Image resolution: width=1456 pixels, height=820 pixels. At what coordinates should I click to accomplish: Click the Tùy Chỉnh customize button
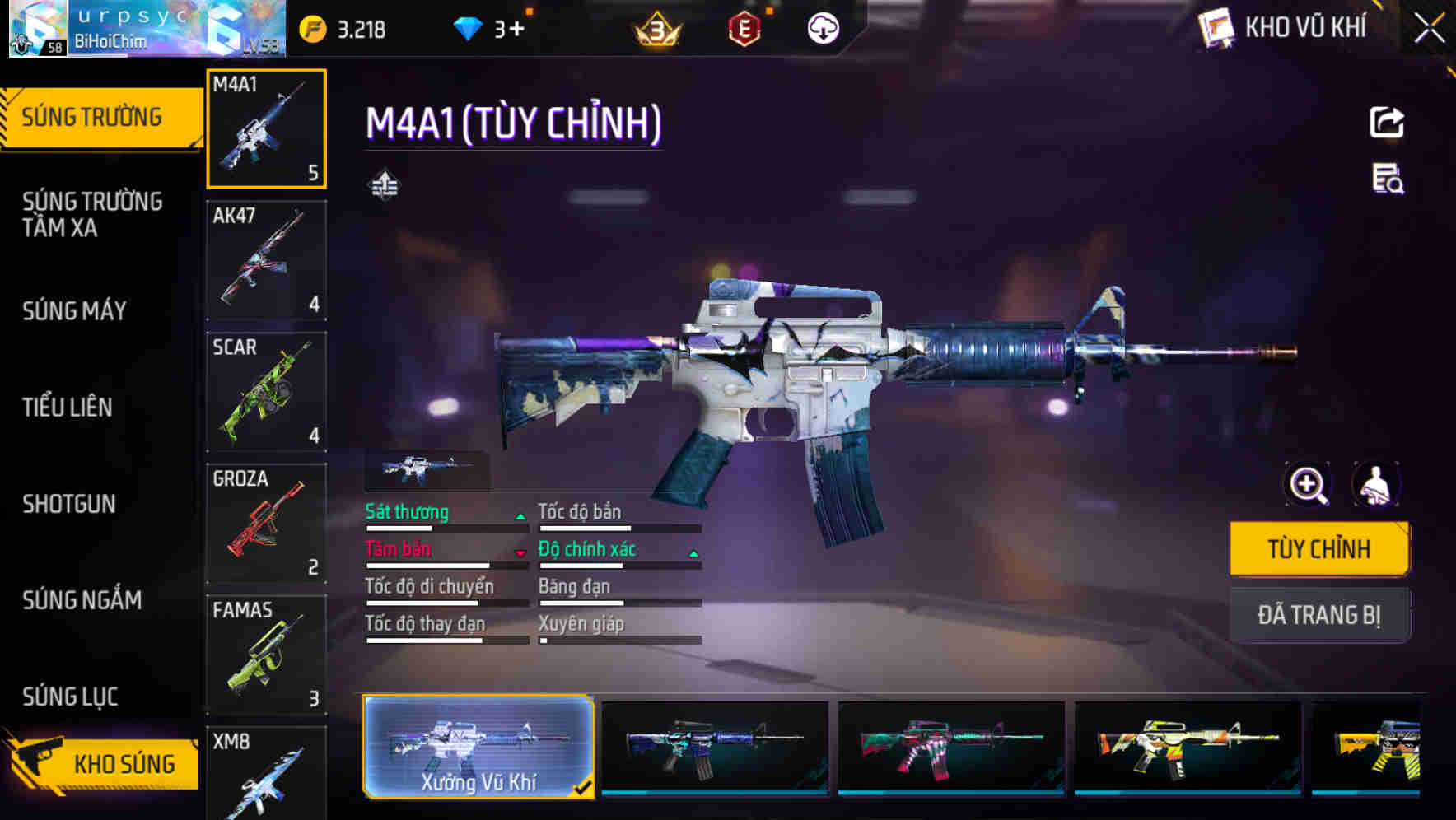tap(1318, 548)
